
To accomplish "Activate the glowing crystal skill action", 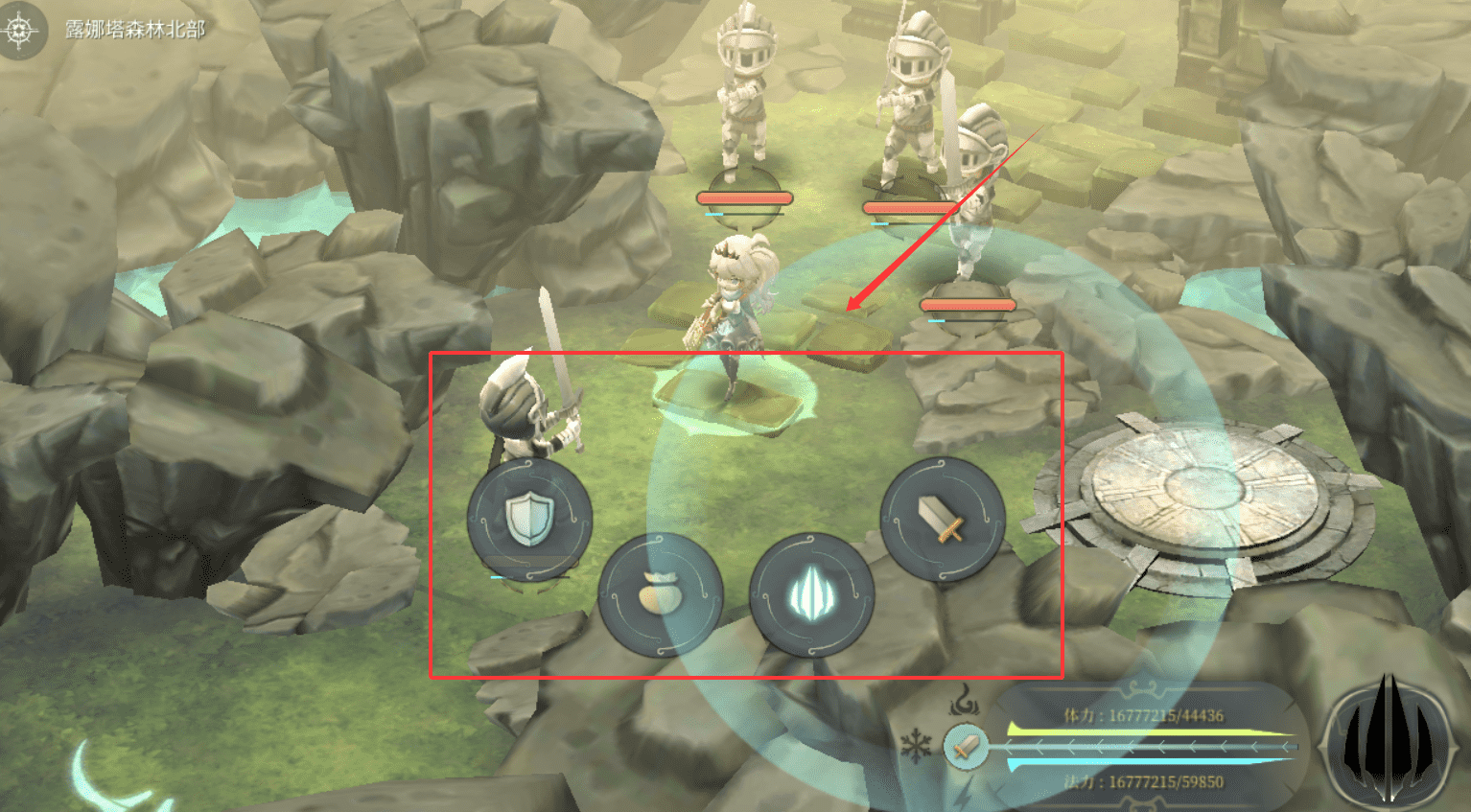I will [x=811, y=595].
